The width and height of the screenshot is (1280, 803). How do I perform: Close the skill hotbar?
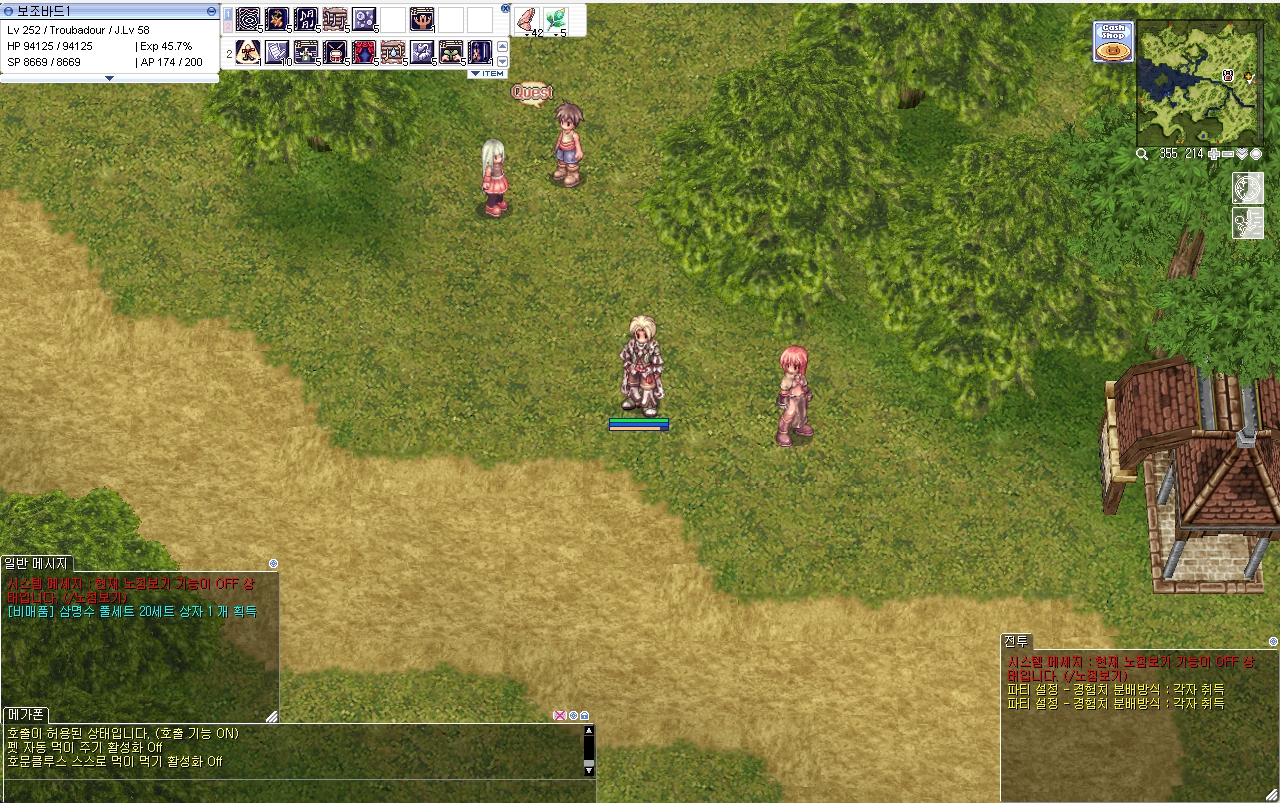[505, 8]
